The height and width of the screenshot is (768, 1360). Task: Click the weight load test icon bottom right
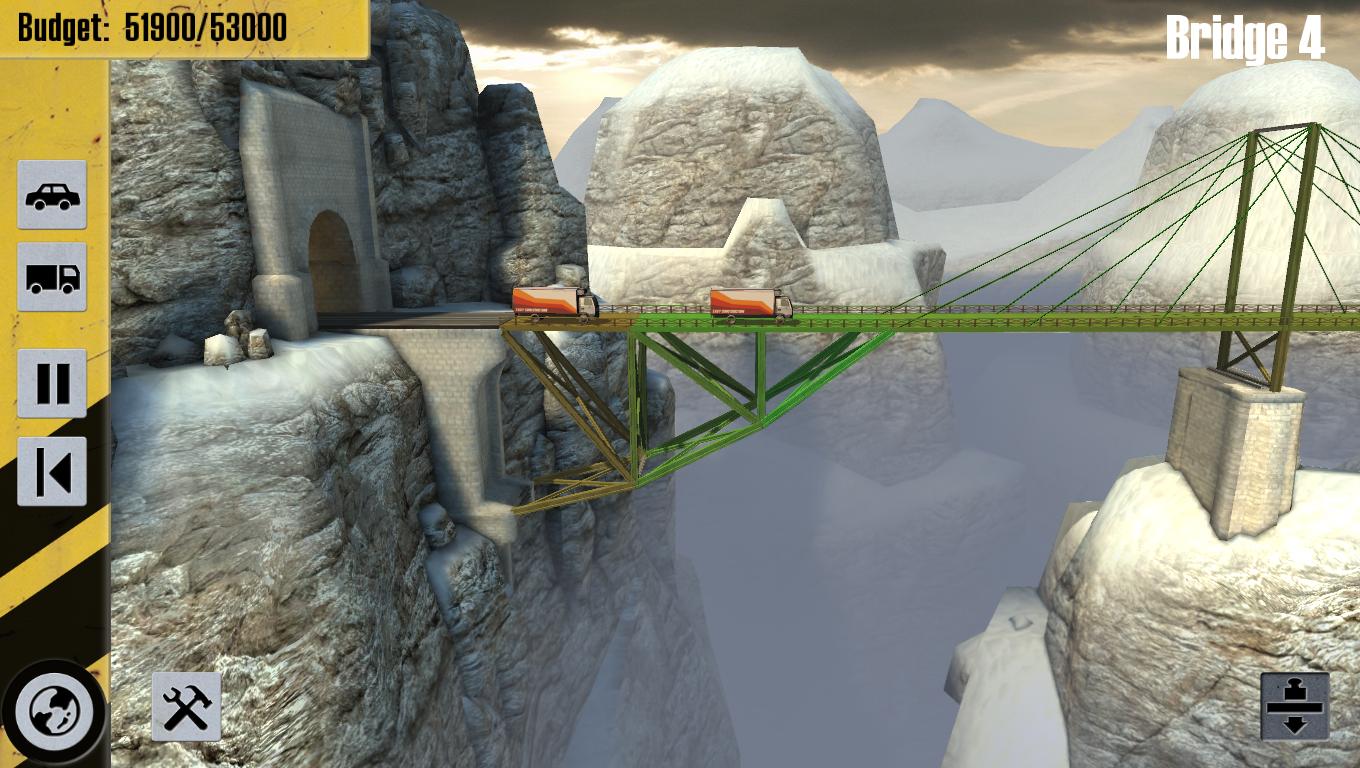pyautogui.click(x=1293, y=705)
